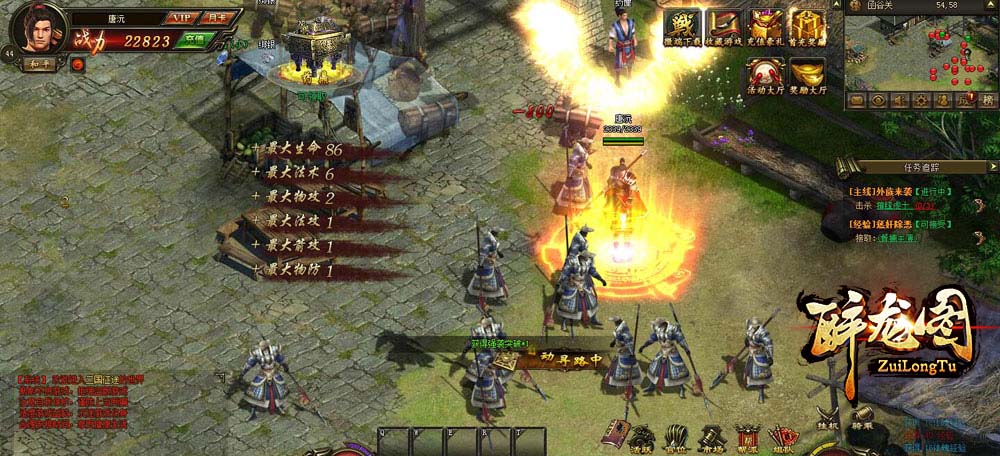Claim the 首充奖励 first recharge reward
Screen dimensions: 1000x456
click(807, 27)
